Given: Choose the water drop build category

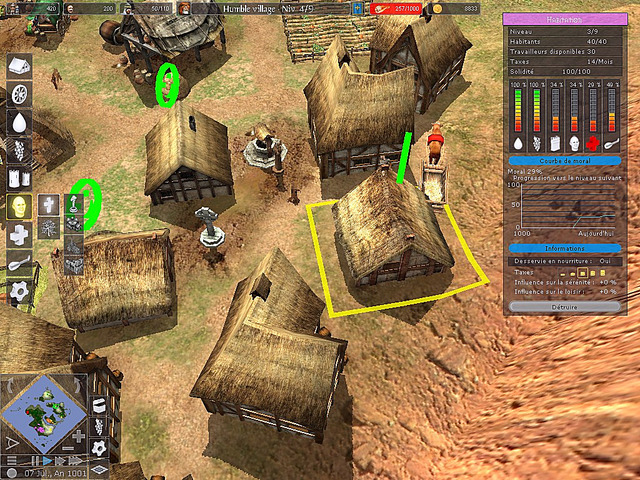Looking at the screenshot, I should tap(18, 123).
